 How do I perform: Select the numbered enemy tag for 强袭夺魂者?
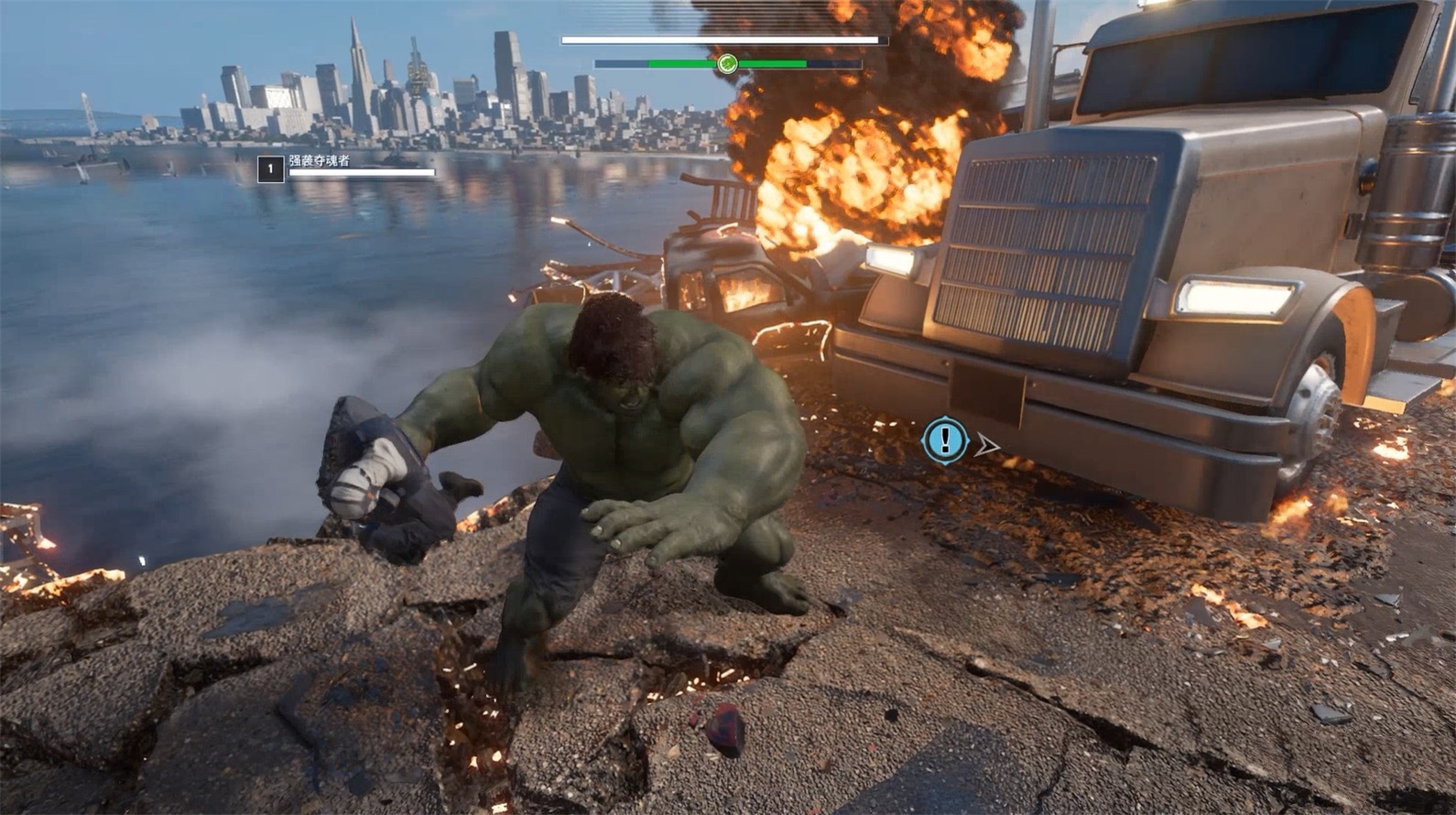(270, 169)
